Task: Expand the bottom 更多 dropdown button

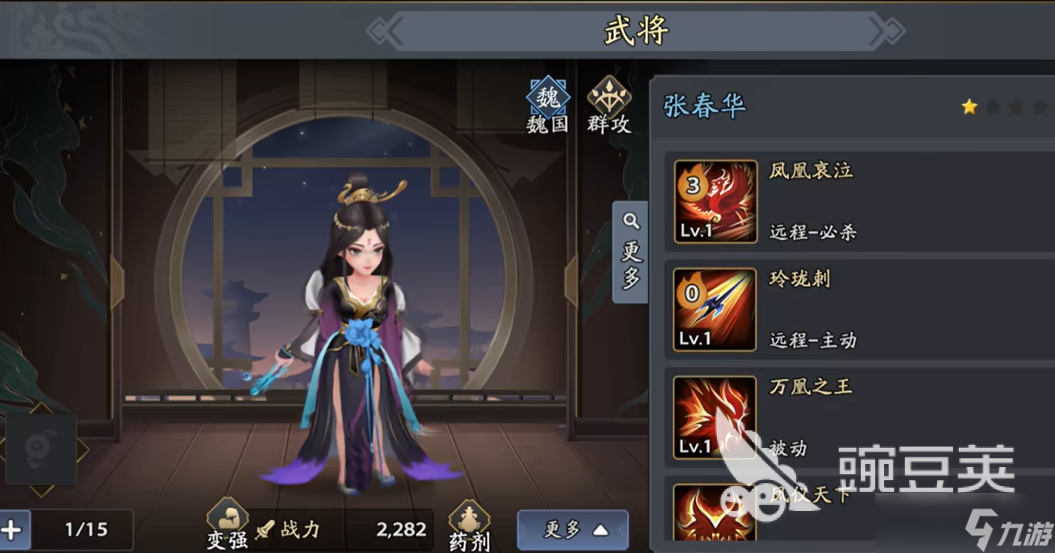Action: coord(572,530)
